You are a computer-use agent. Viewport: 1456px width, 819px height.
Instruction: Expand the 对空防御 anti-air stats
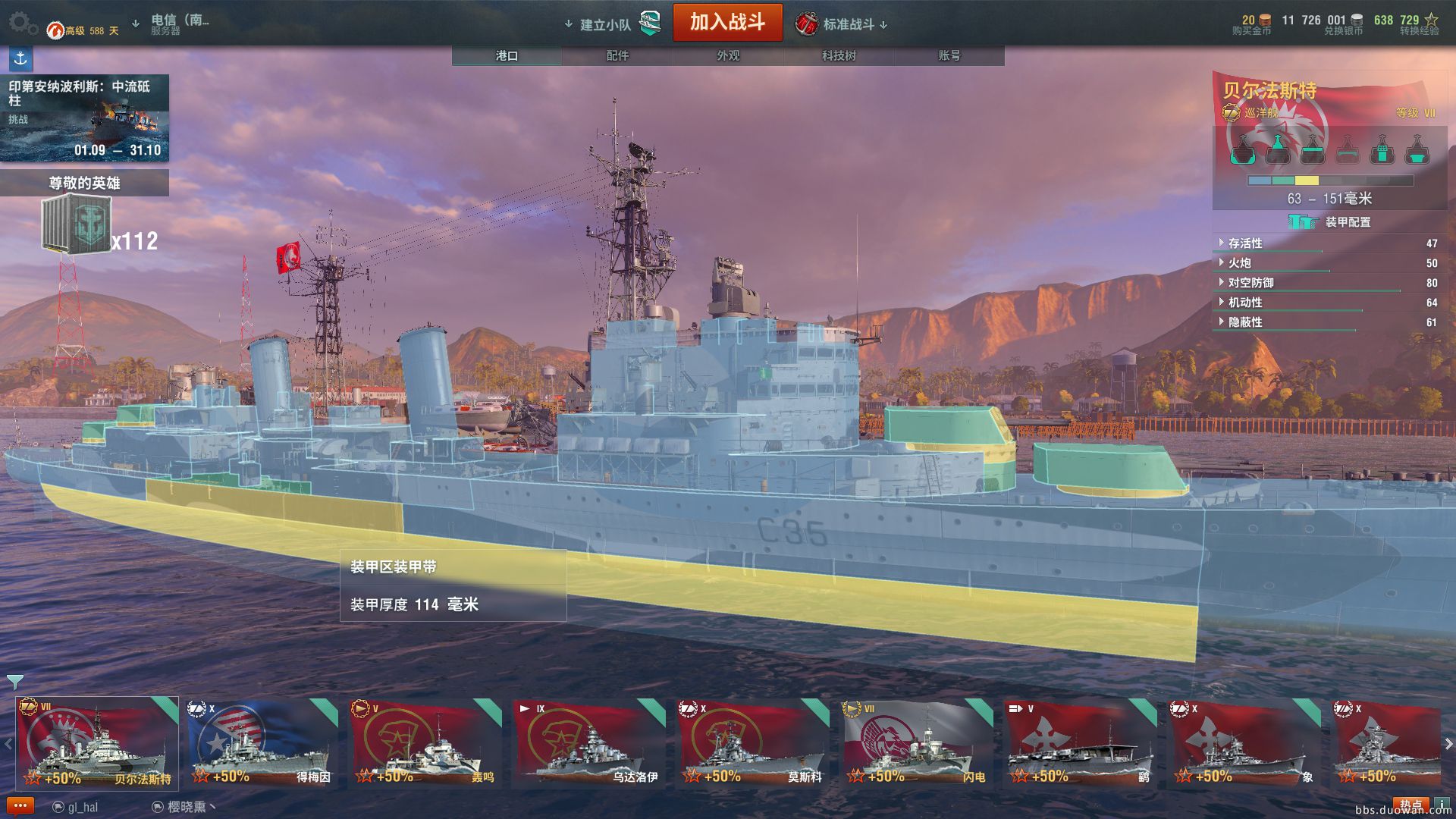coord(1250,283)
